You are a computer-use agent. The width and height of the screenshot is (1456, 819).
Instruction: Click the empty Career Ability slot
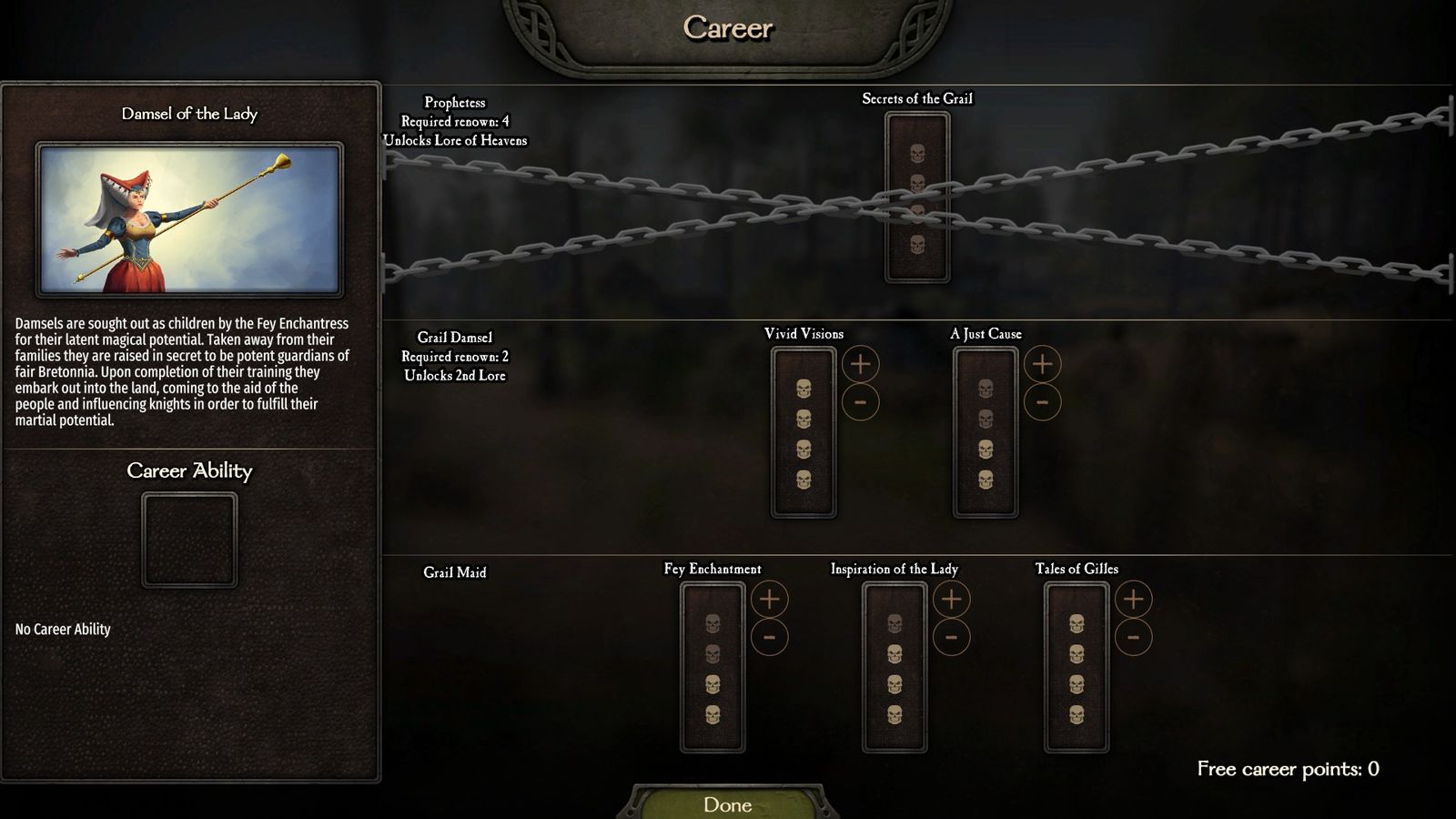189,540
